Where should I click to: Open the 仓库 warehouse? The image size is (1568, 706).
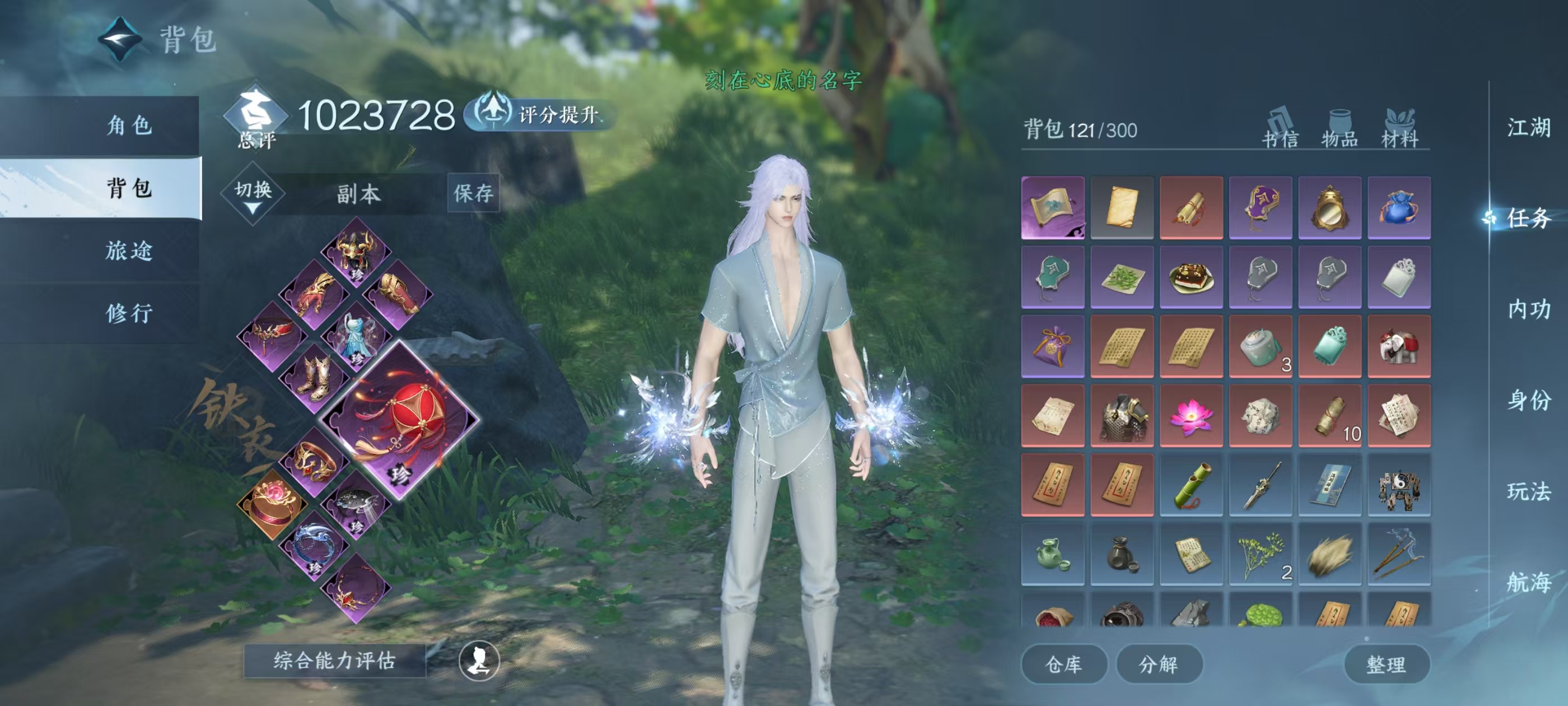coord(1063,664)
